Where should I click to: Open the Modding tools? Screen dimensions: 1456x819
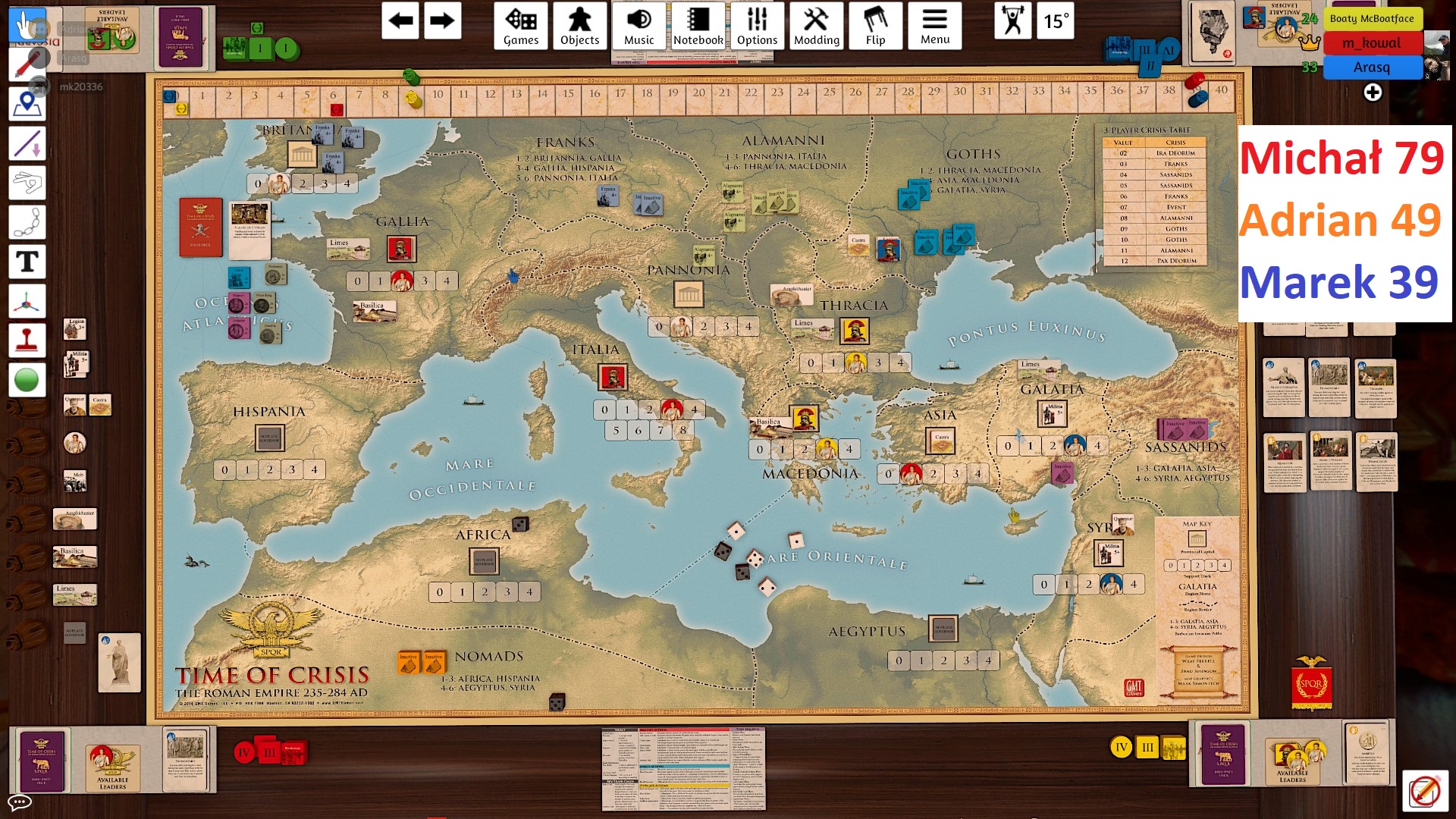tap(816, 26)
